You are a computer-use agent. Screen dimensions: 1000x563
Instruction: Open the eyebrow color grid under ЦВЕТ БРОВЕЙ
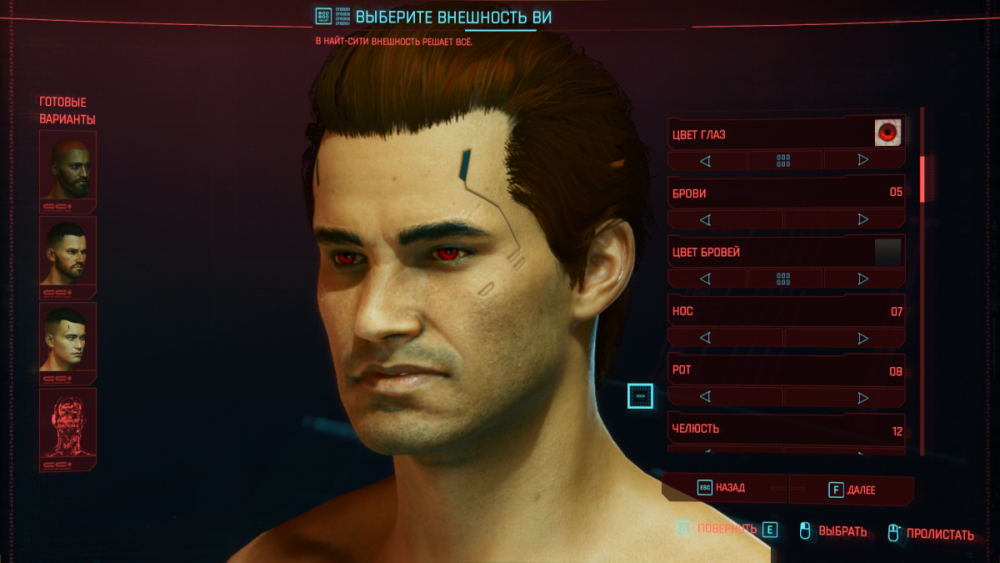pyautogui.click(x=784, y=278)
